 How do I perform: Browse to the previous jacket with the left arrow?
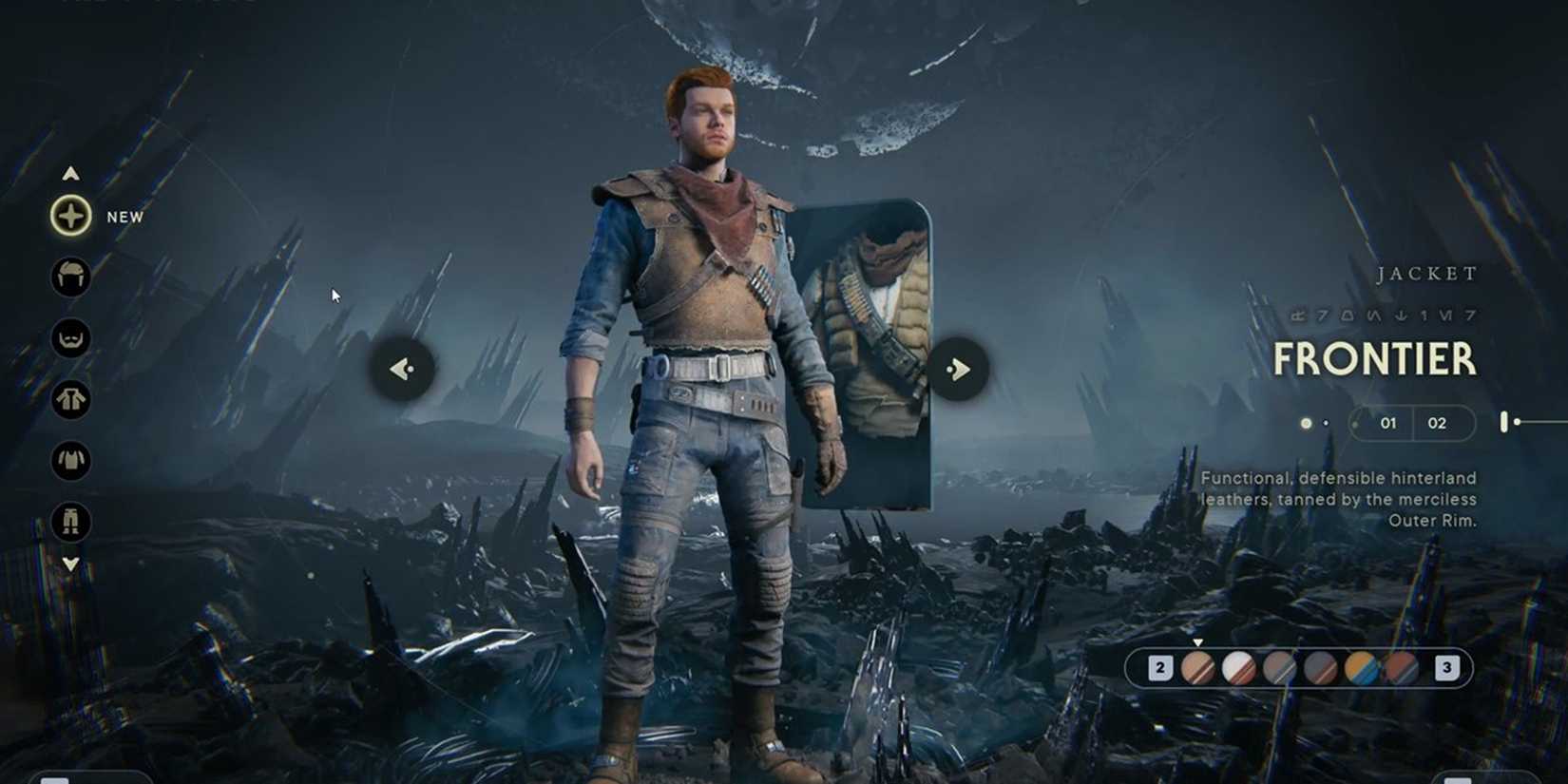pos(402,369)
